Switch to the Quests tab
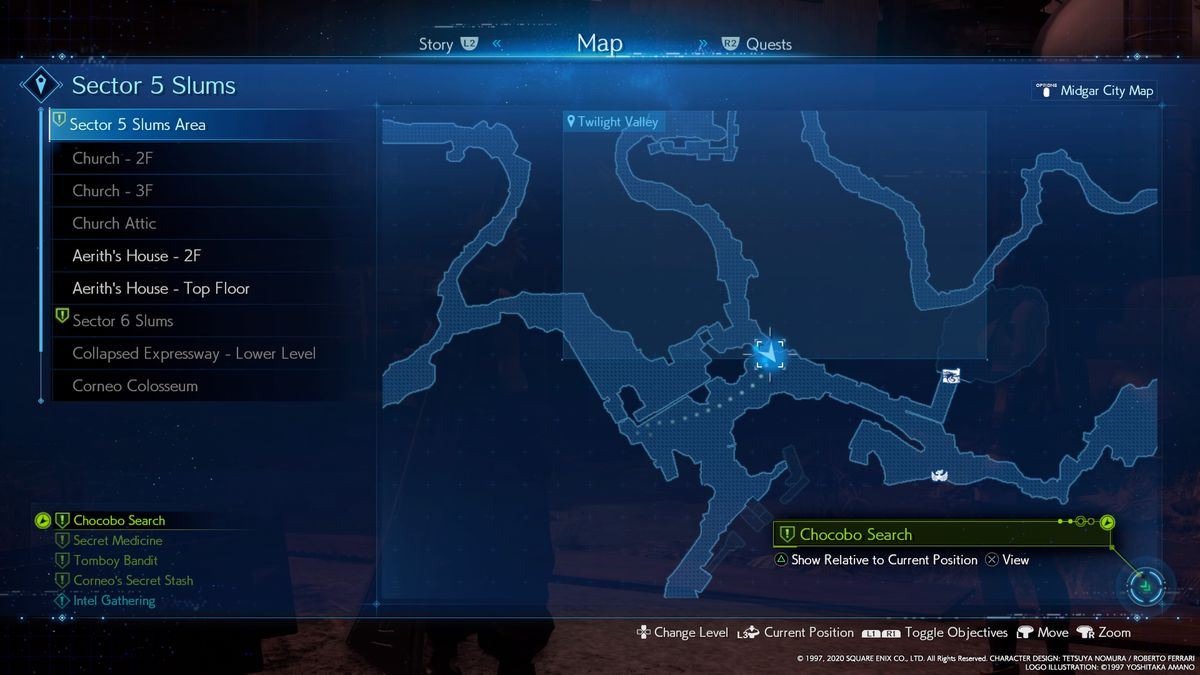This screenshot has width=1200, height=675. [768, 44]
